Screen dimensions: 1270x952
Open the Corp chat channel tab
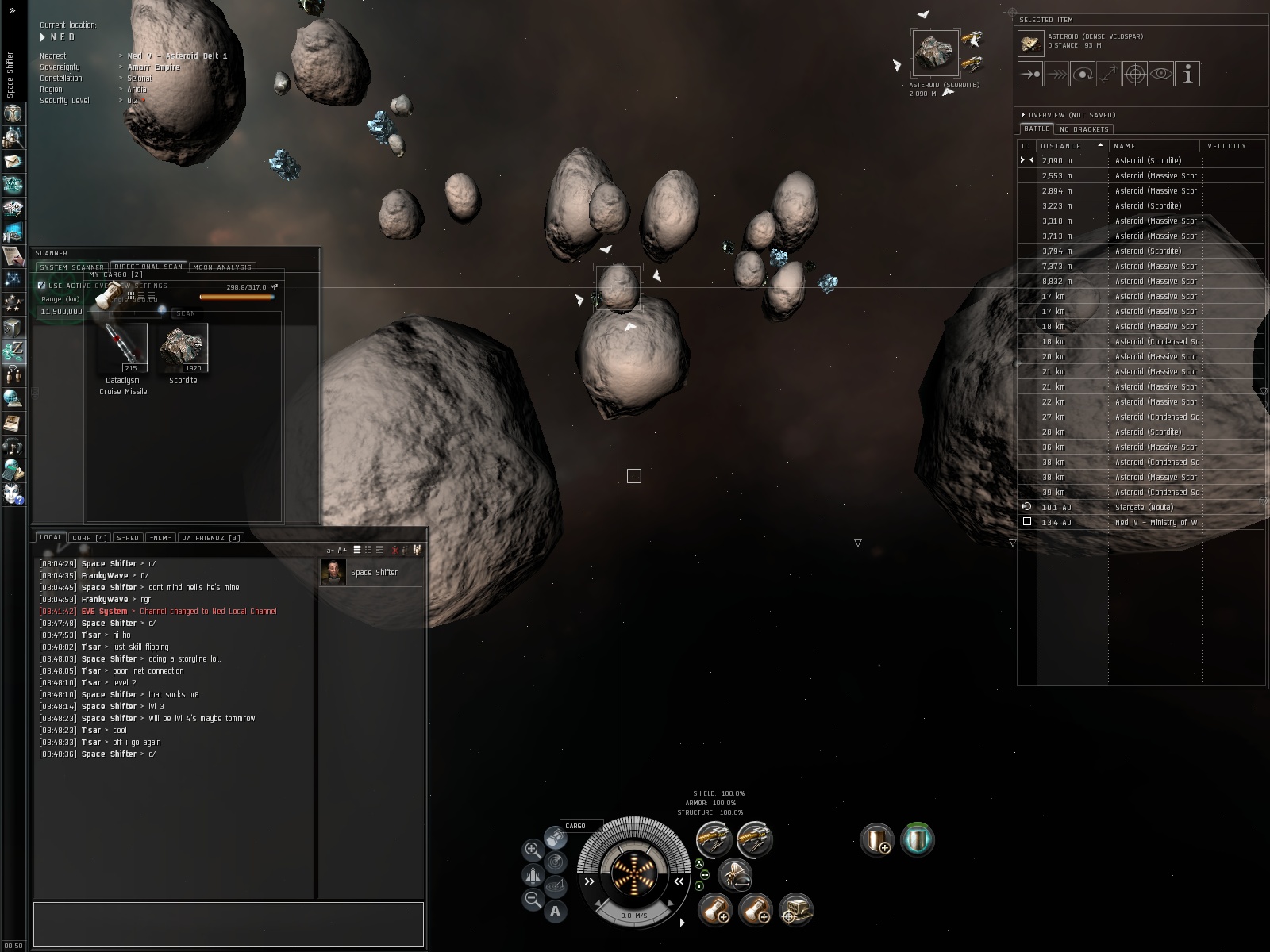pos(89,538)
